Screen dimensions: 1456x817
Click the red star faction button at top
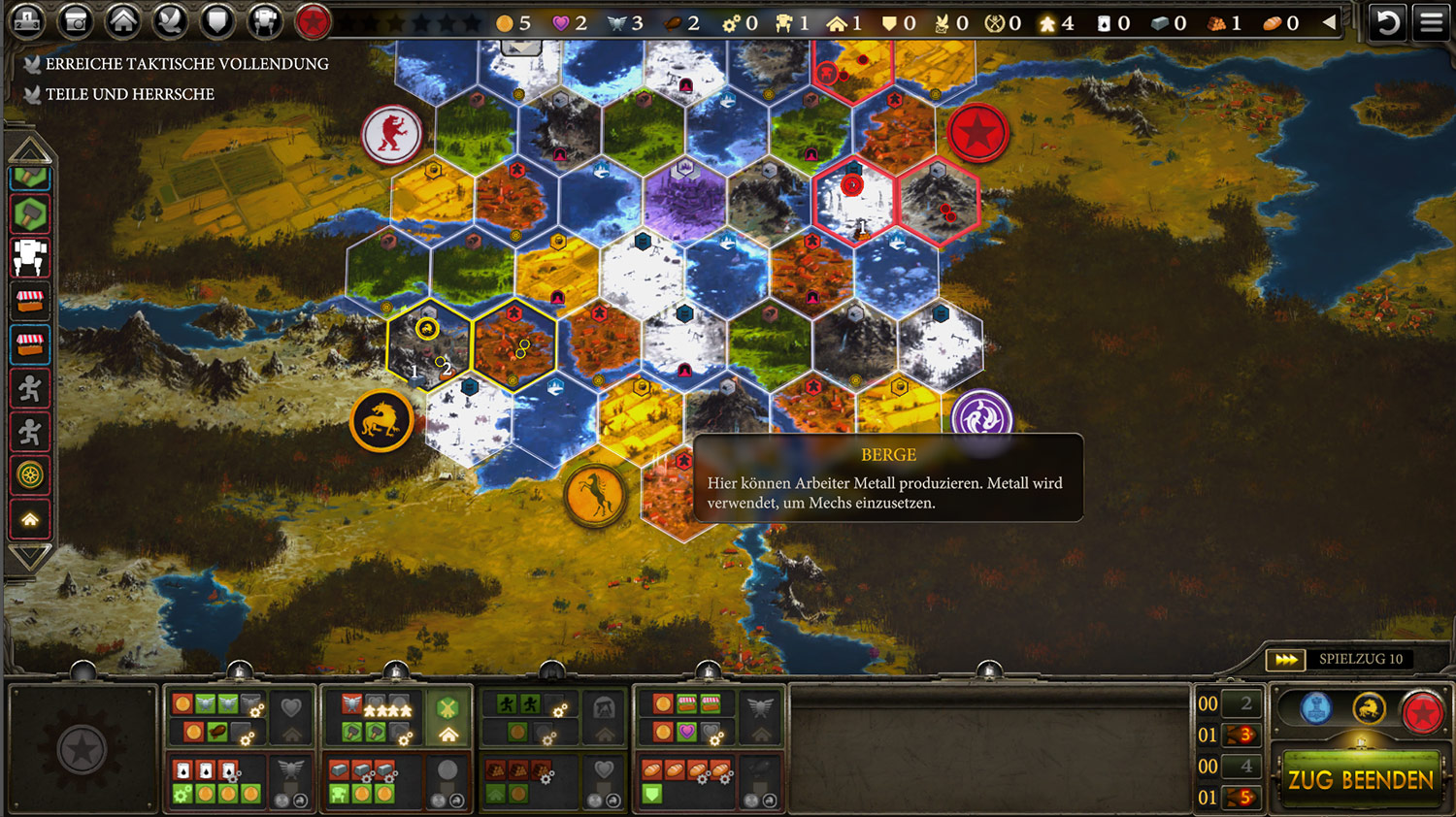click(x=313, y=21)
